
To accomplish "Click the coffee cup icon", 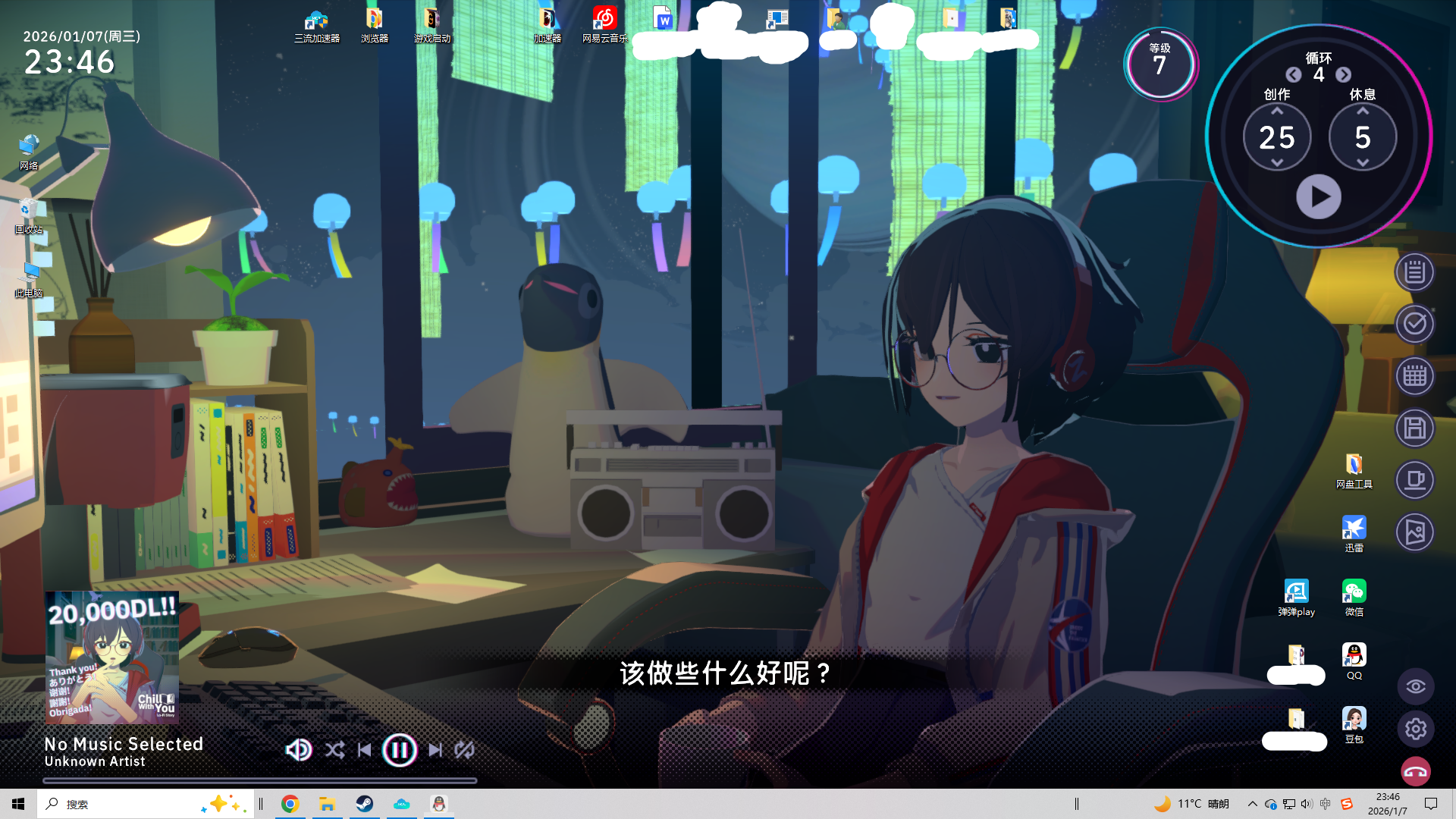I will coord(1415,480).
